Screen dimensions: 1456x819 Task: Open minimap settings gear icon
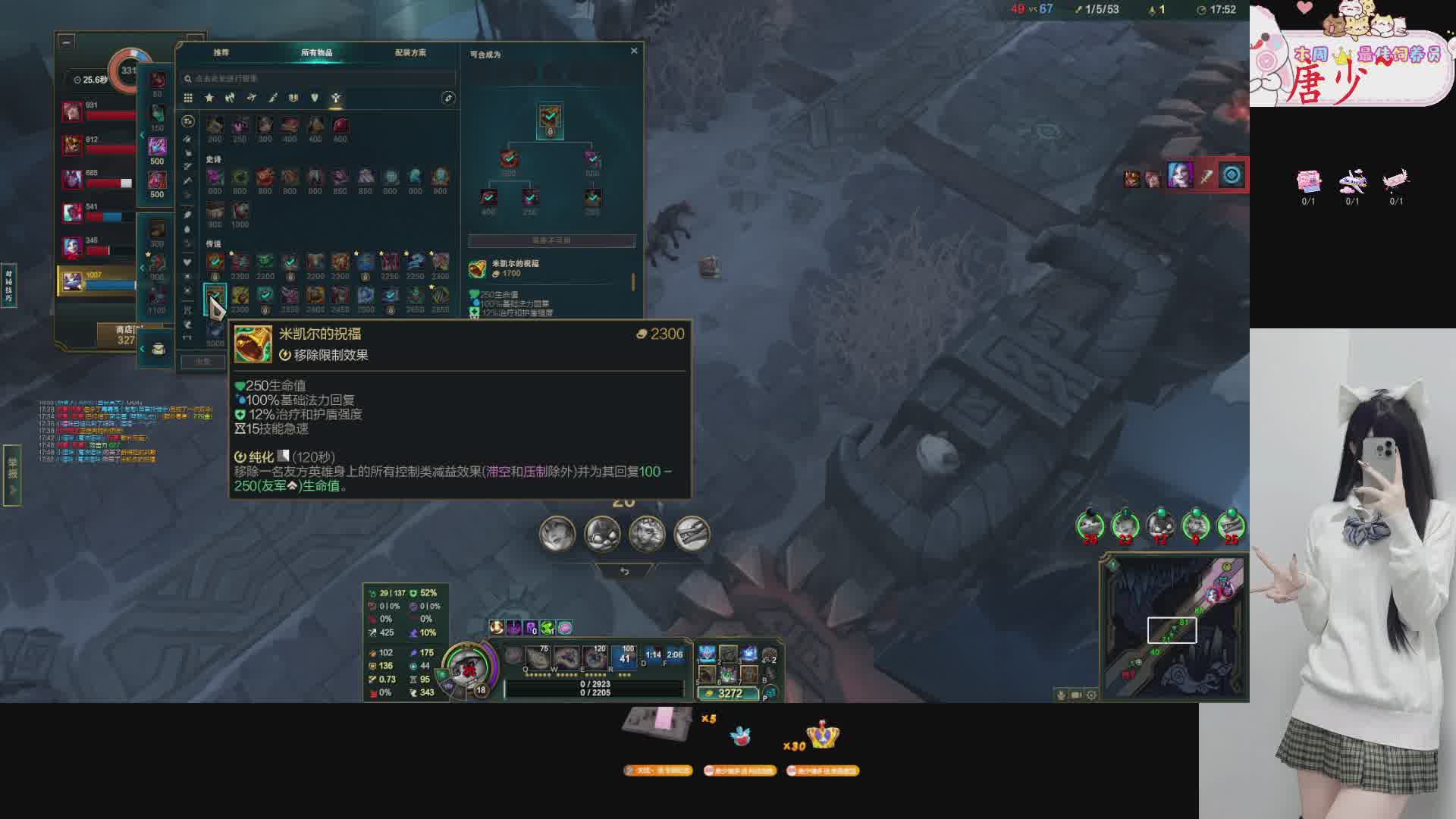[1091, 695]
